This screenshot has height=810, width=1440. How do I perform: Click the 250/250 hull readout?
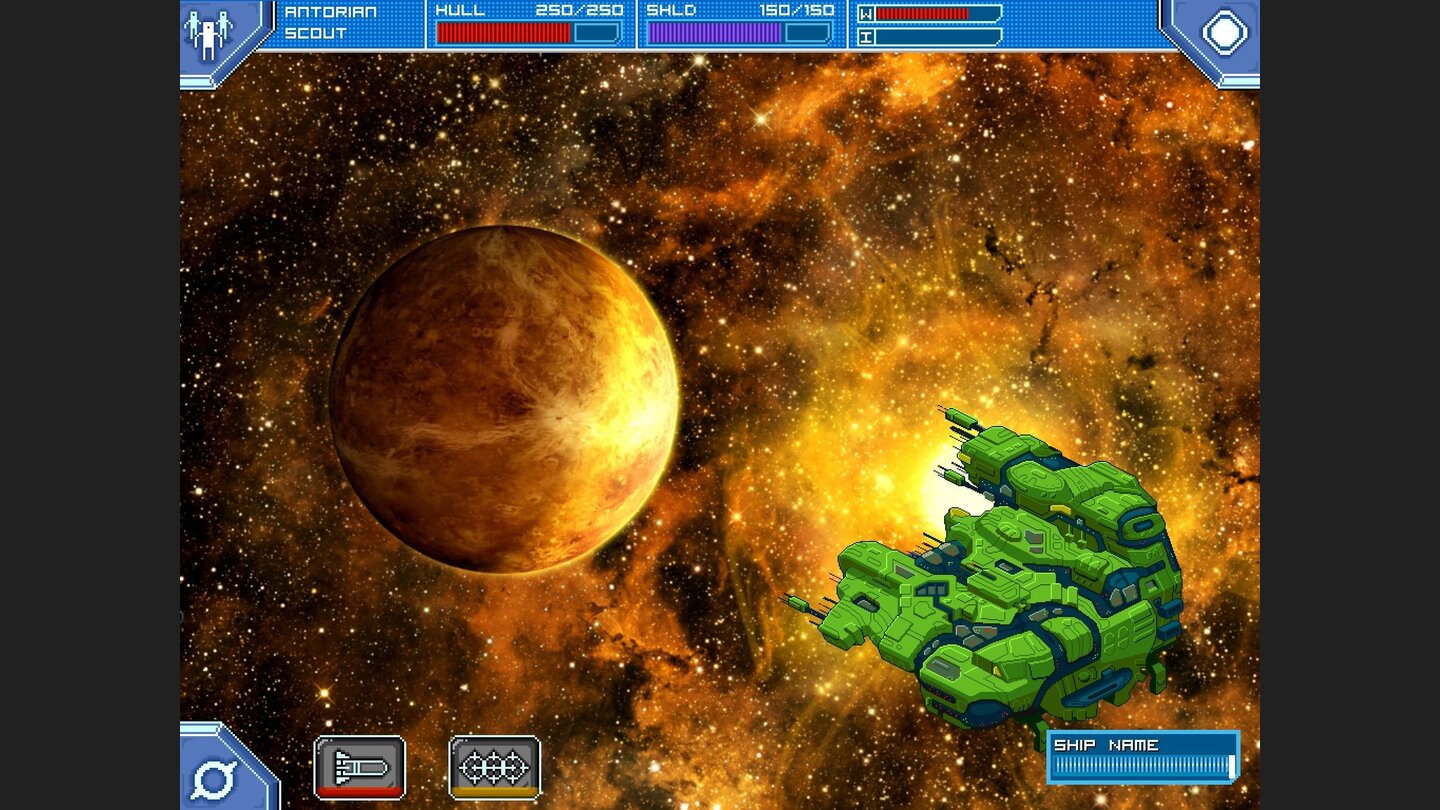point(580,11)
